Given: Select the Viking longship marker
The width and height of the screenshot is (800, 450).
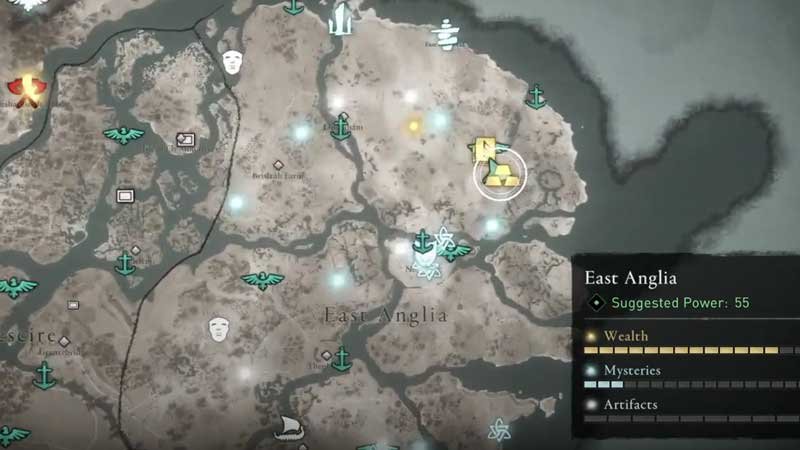Looking at the screenshot, I should pyautogui.click(x=289, y=427).
